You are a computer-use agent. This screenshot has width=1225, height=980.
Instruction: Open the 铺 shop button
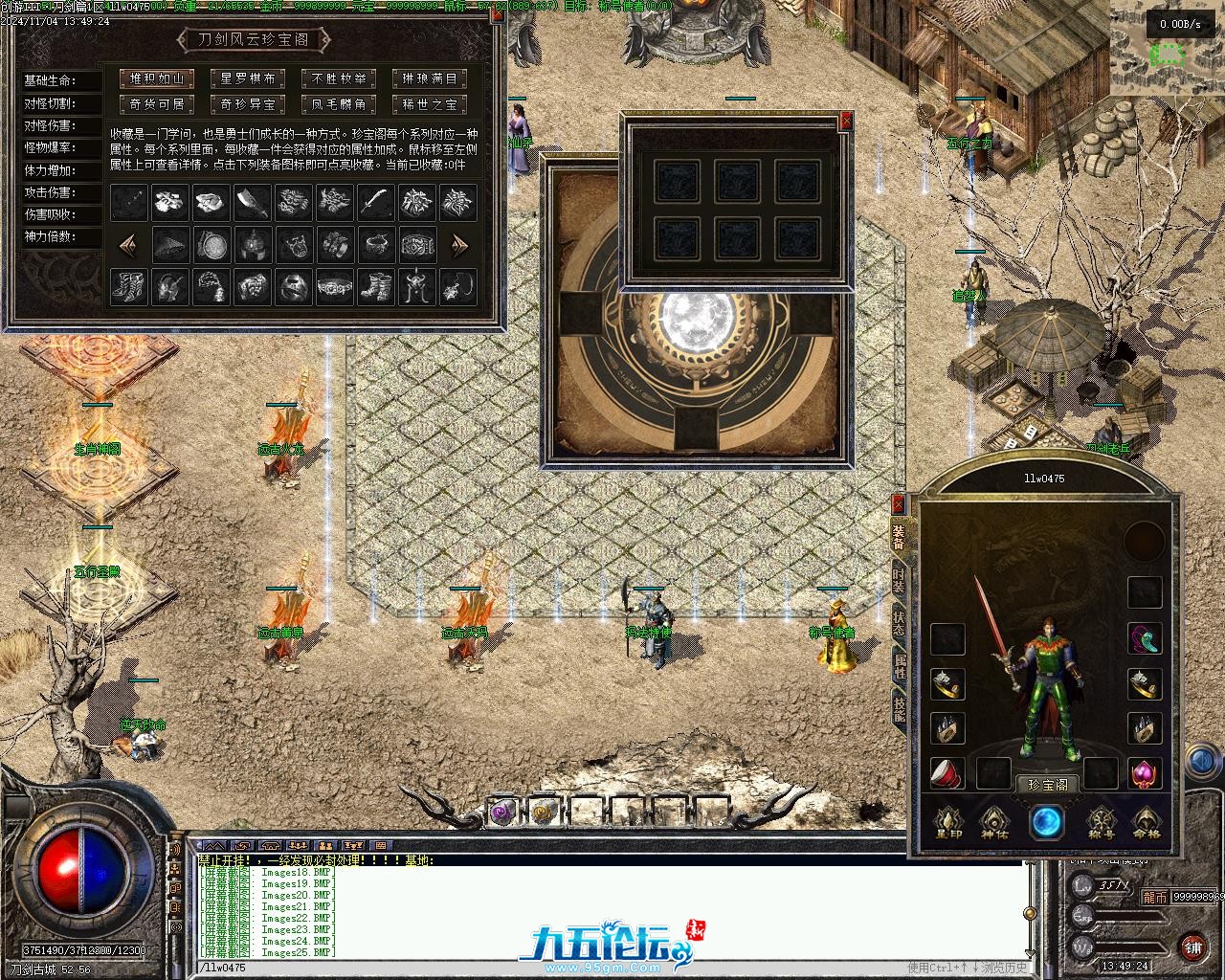[x=1192, y=947]
